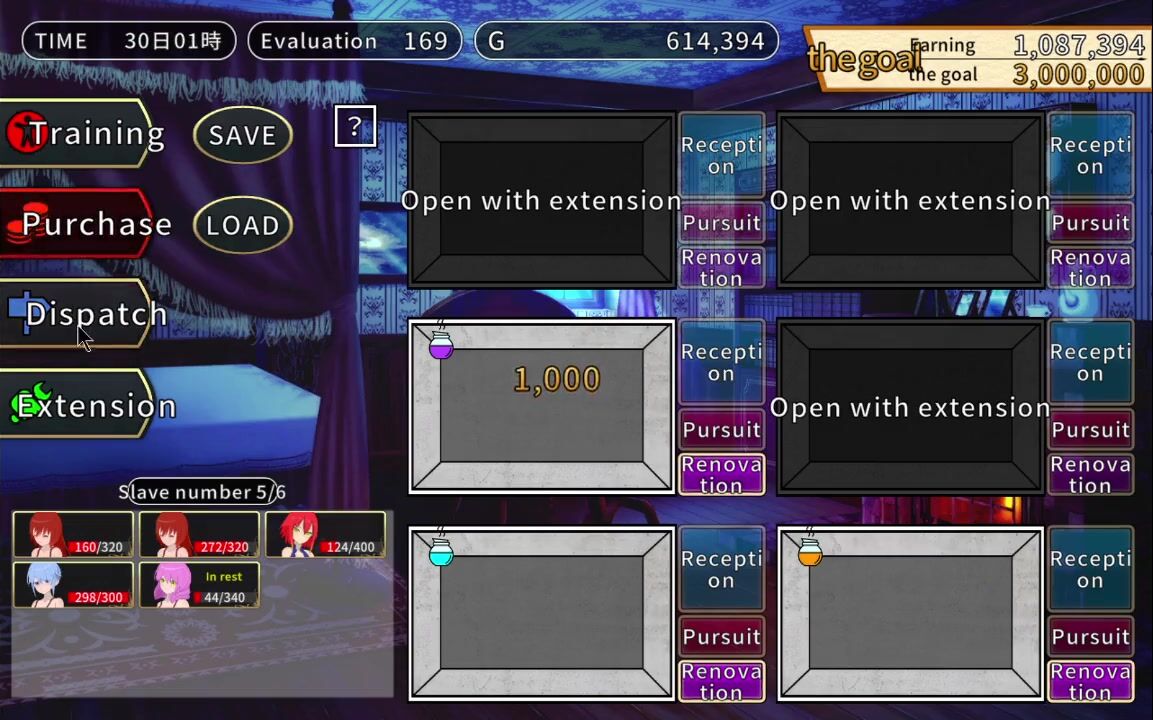This screenshot has width=1153, height=720.
Task: Select the pink-haired slave marked In rest
Action: point(199,585)
